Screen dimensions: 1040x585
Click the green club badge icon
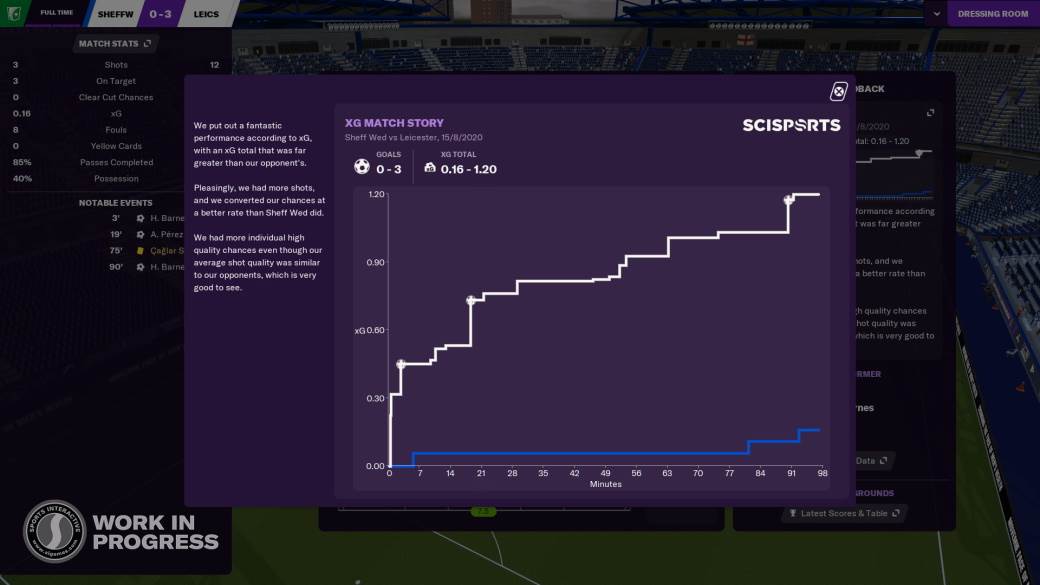pos(13,13)
